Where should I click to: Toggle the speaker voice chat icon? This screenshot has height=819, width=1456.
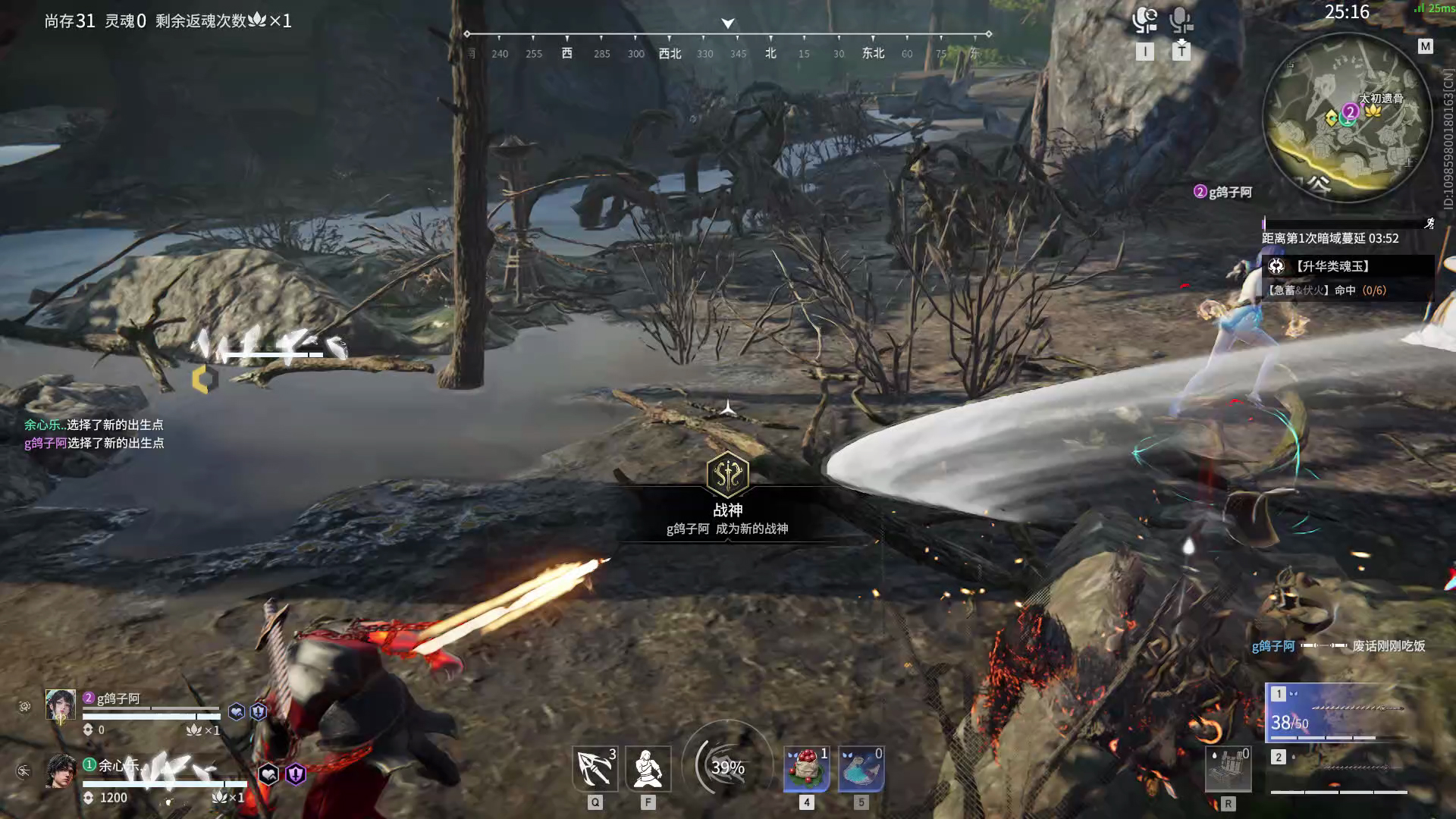(x=1144, y=20)
